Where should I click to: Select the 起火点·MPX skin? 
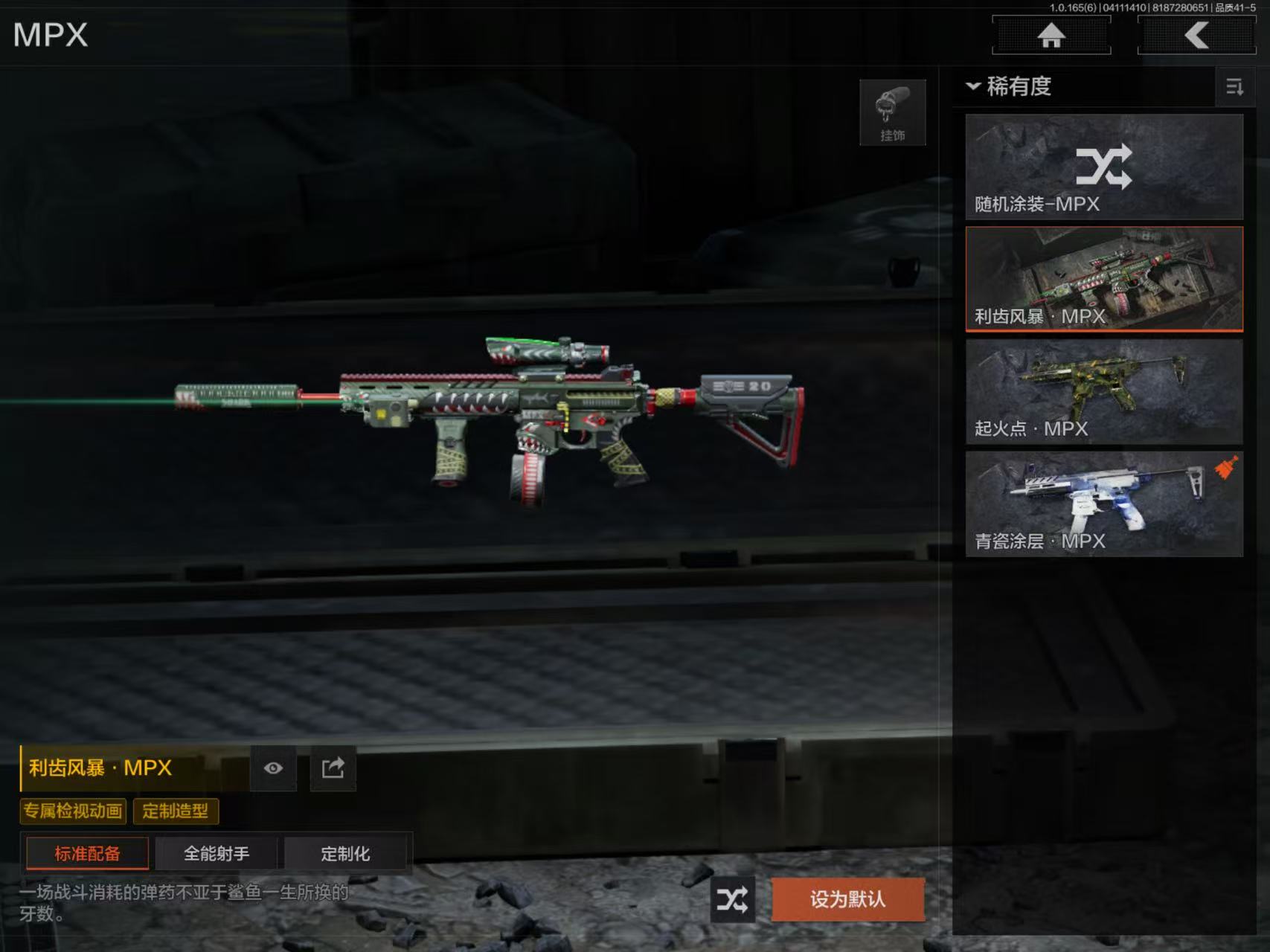click(x=1104, y=392)
